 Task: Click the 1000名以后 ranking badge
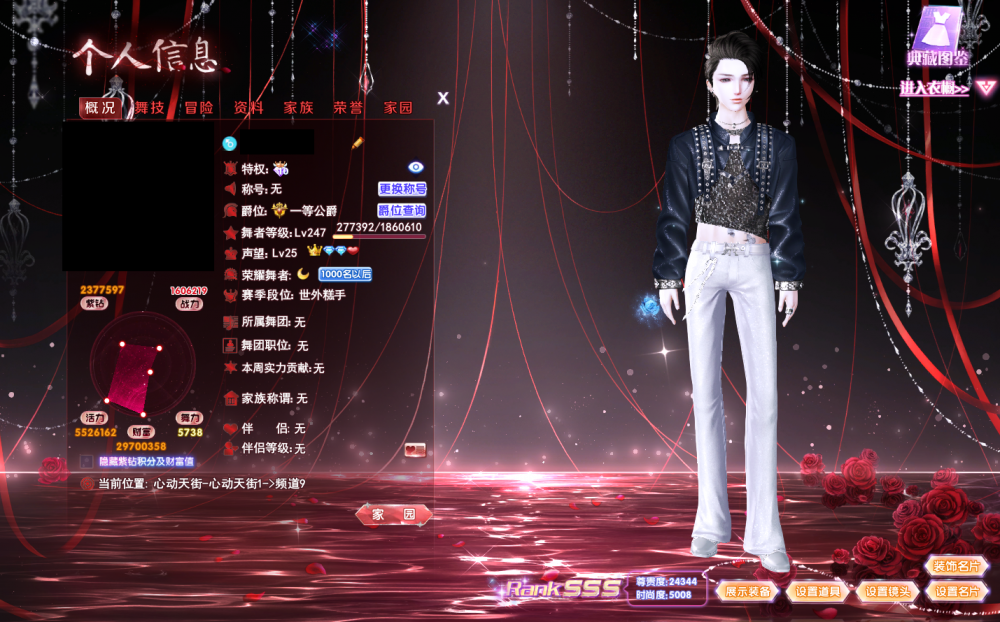[x=345, y=274]
